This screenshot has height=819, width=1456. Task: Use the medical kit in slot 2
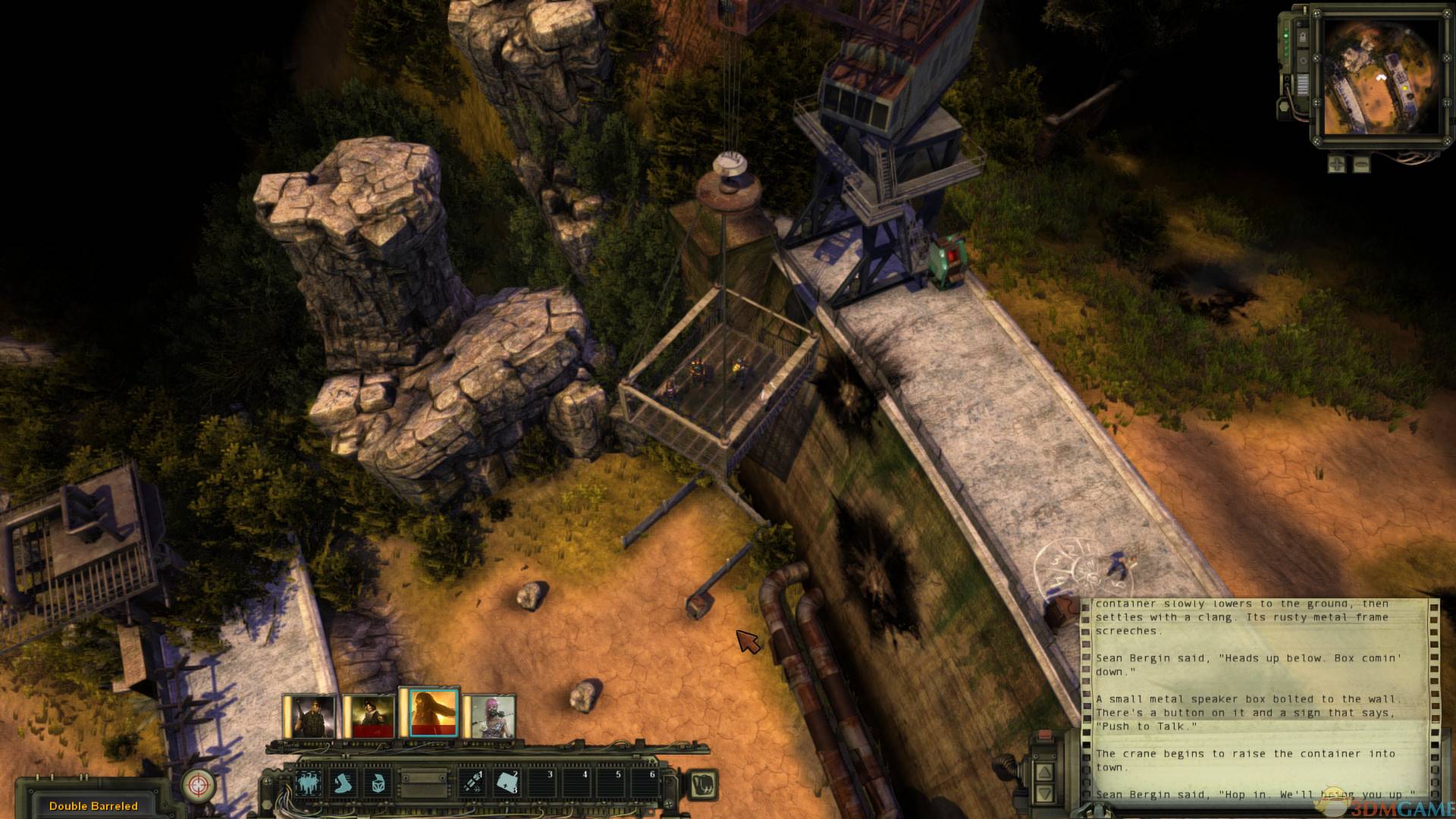507,782
